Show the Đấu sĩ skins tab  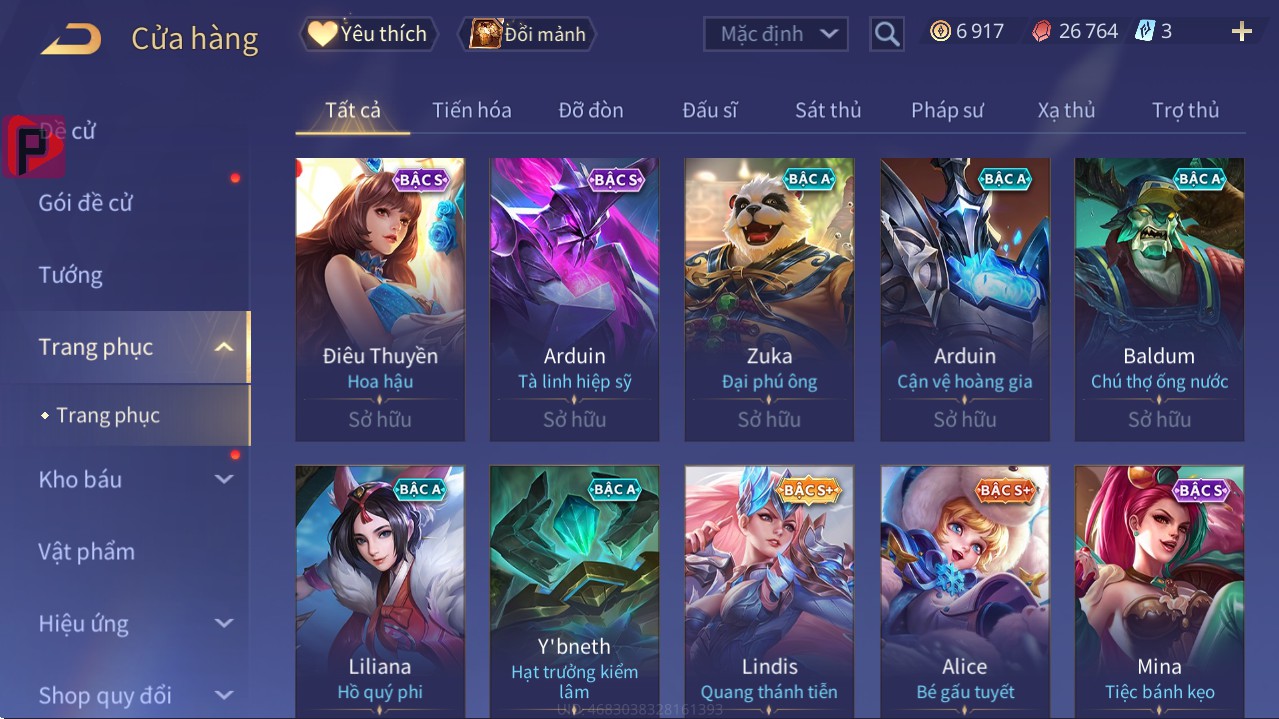[x=709, y=110]
